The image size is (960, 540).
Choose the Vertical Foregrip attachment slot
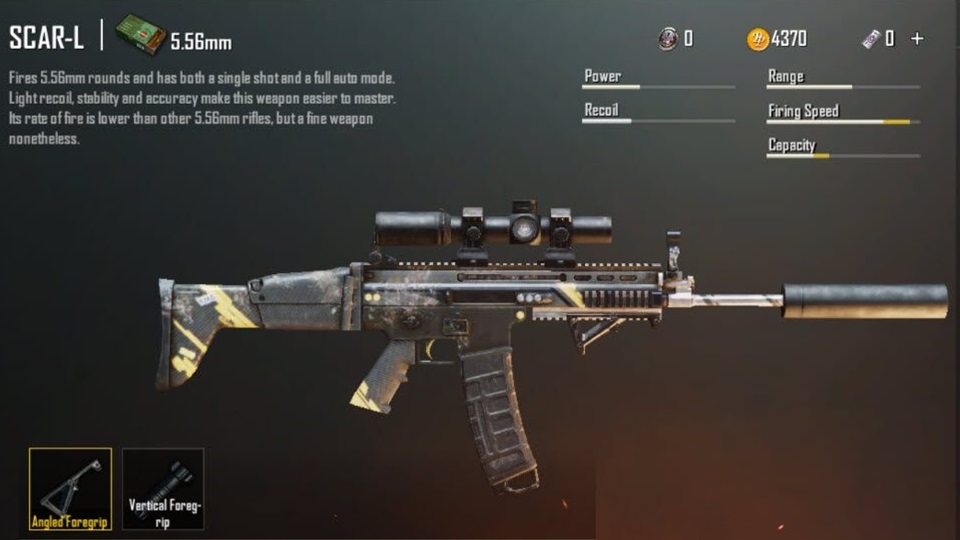coord(163,488)
